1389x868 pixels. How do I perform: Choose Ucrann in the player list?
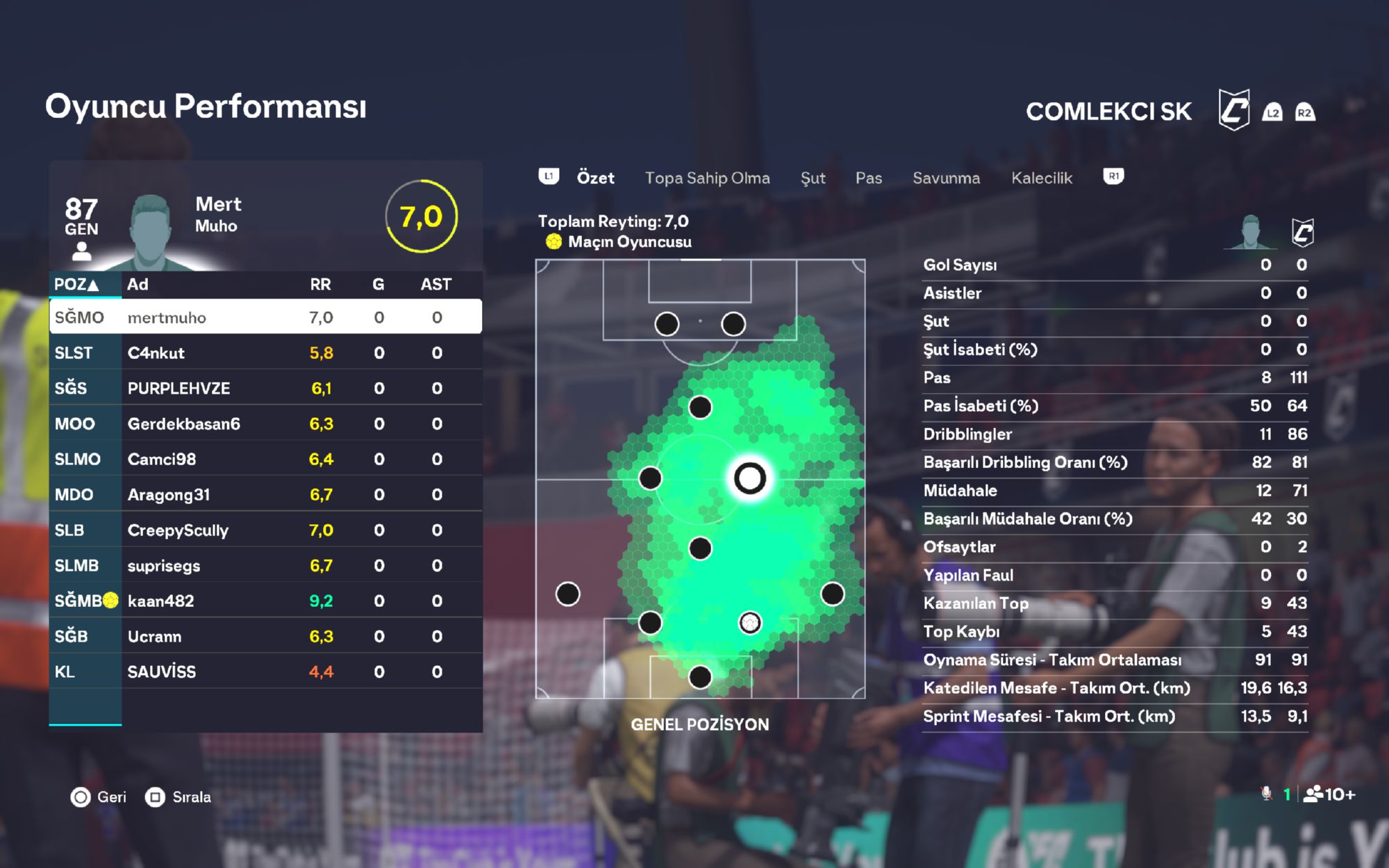pos(265,636)
